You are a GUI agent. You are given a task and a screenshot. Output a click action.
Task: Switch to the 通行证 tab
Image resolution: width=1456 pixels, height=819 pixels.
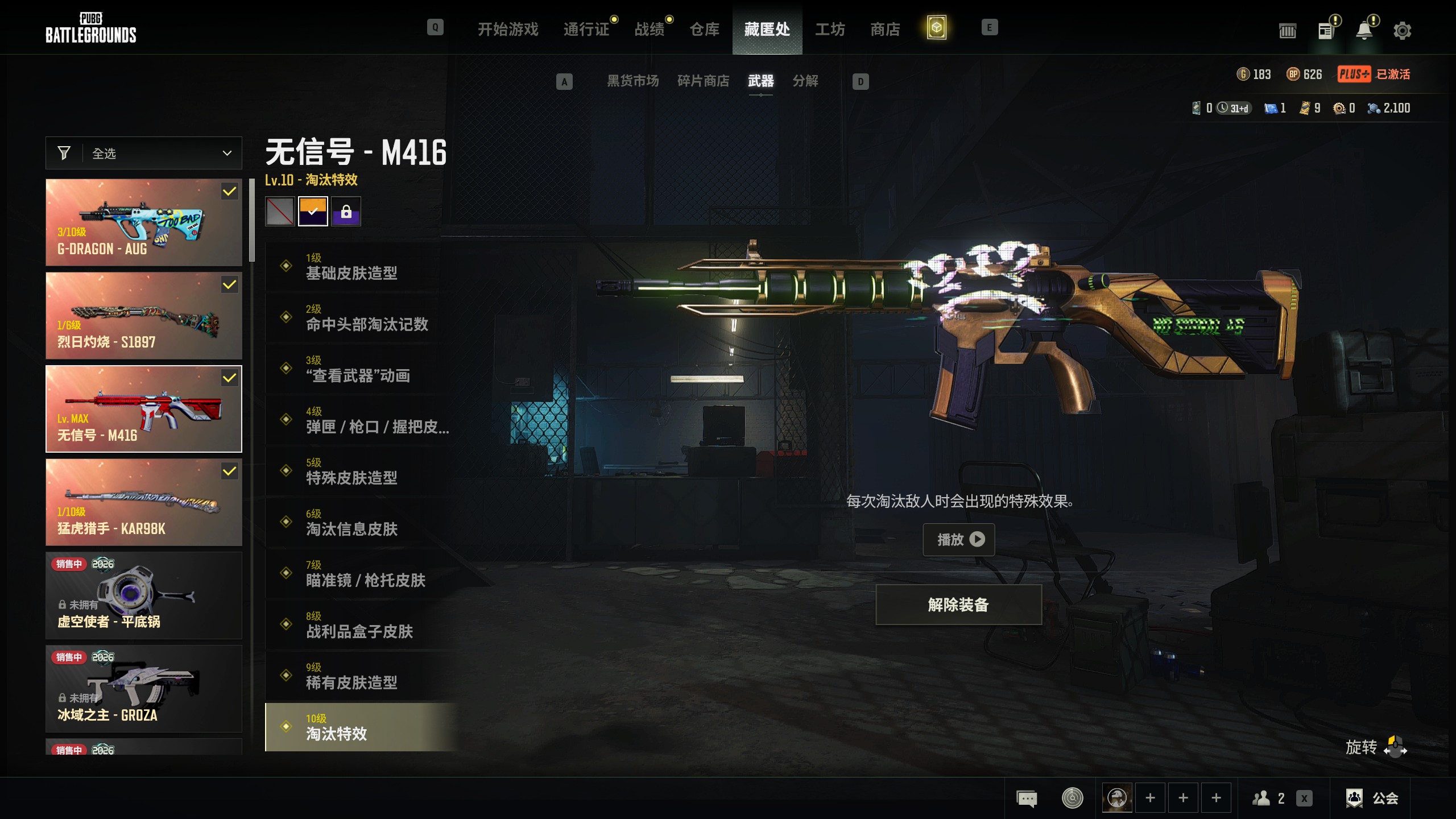[x=586, y=29]
